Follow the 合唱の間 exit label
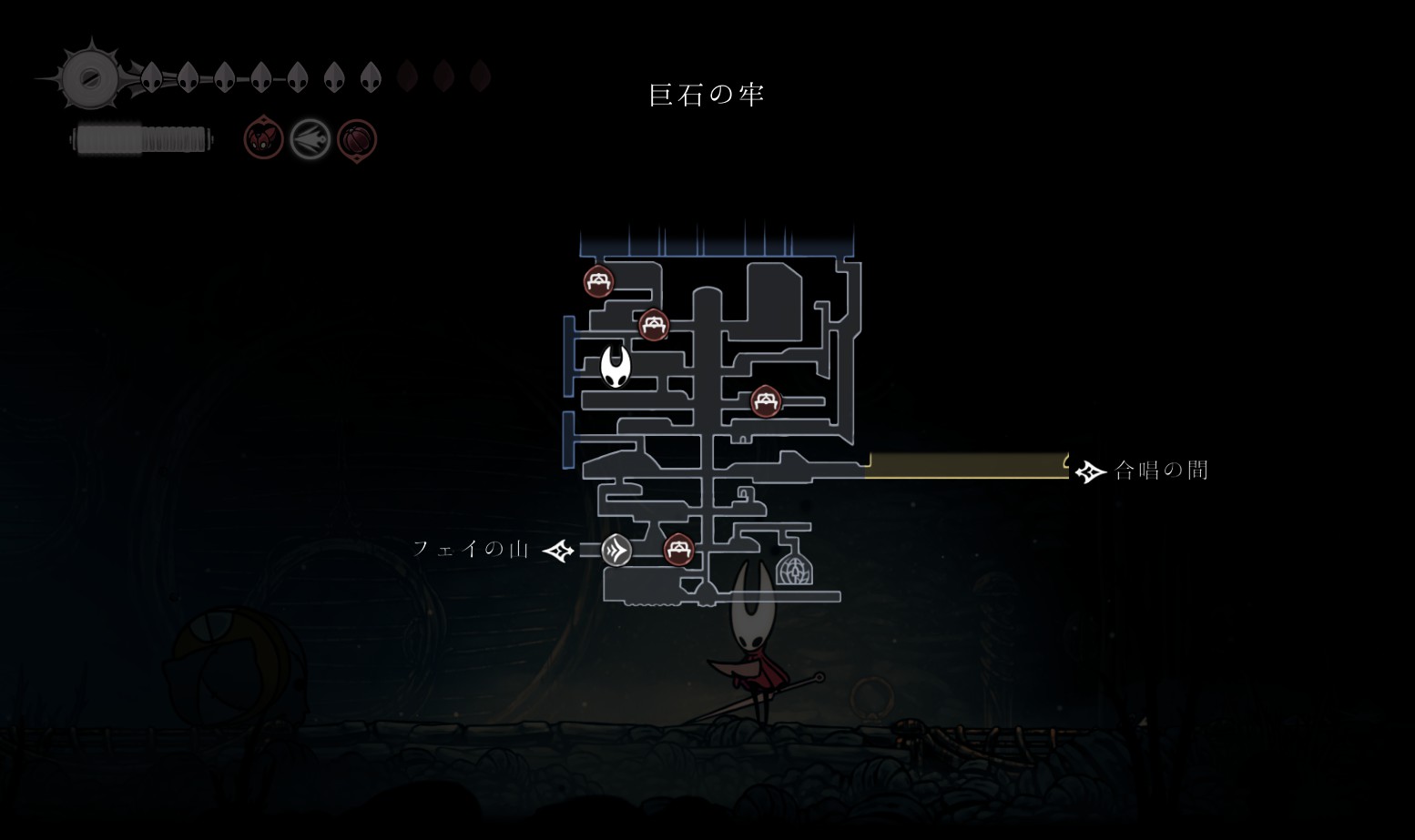This screenshot has height=840, width=1415. click(1161, 471)
